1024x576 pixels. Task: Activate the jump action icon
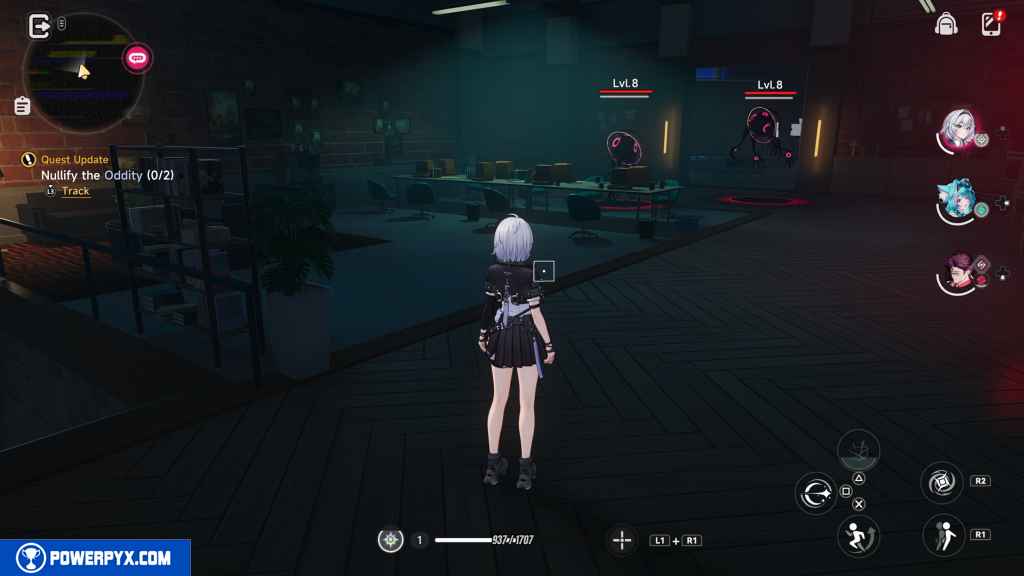pyautogui.click(x=858, y=535)
